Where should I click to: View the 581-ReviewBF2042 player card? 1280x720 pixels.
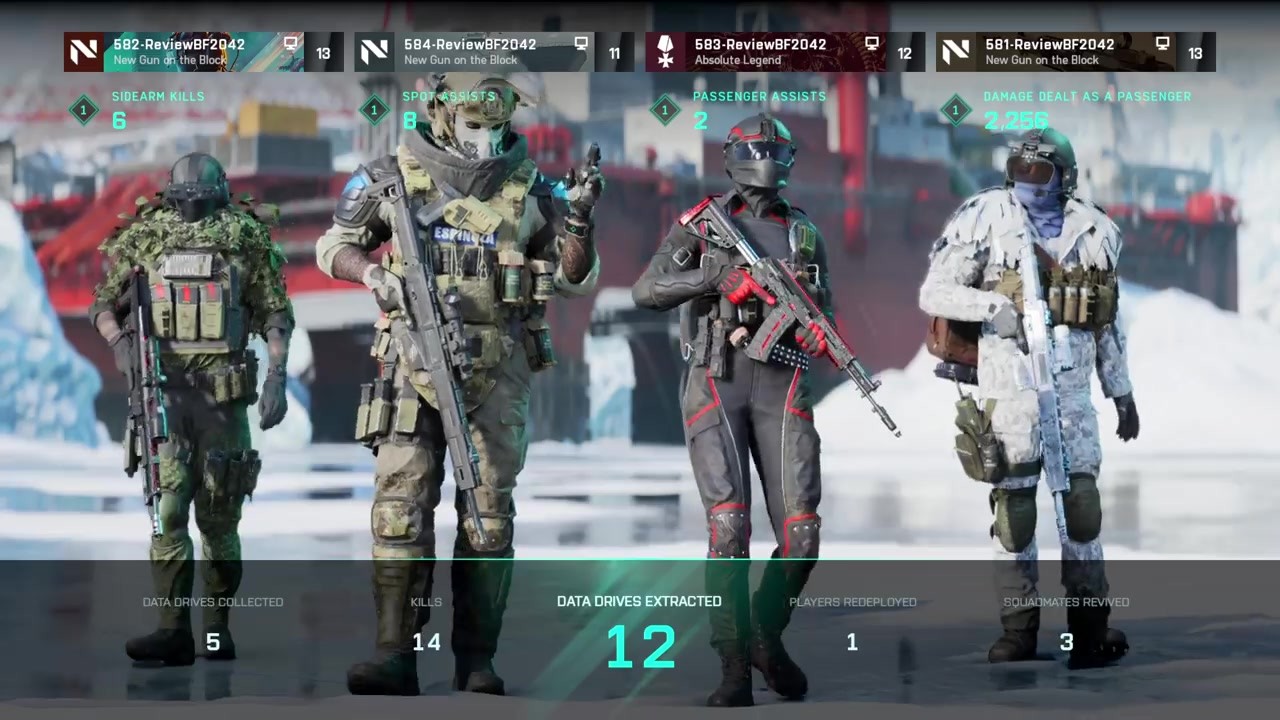pyautogui.click(x=1075, y=52)
